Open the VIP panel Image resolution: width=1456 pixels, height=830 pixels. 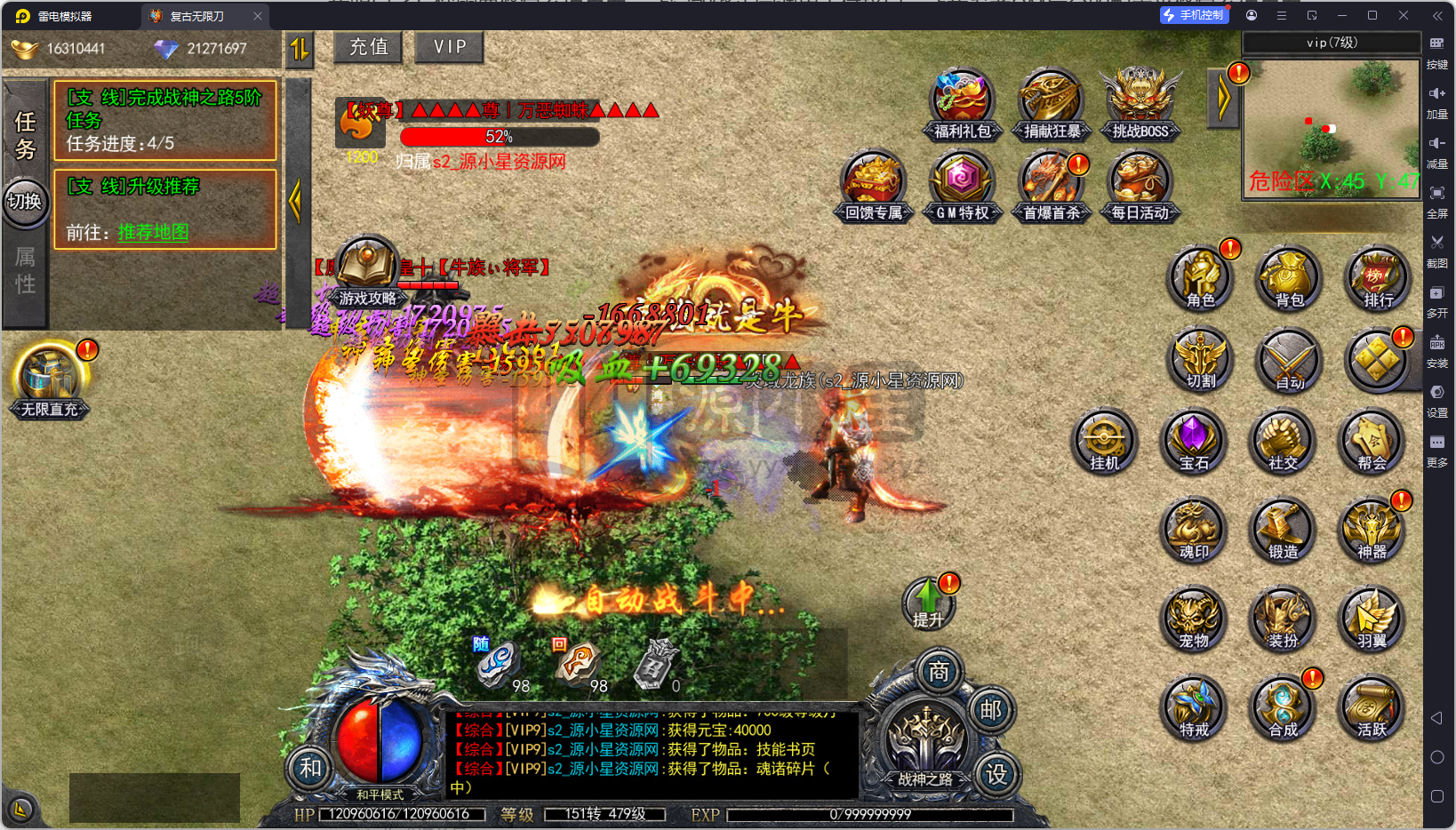pos(450,47)
